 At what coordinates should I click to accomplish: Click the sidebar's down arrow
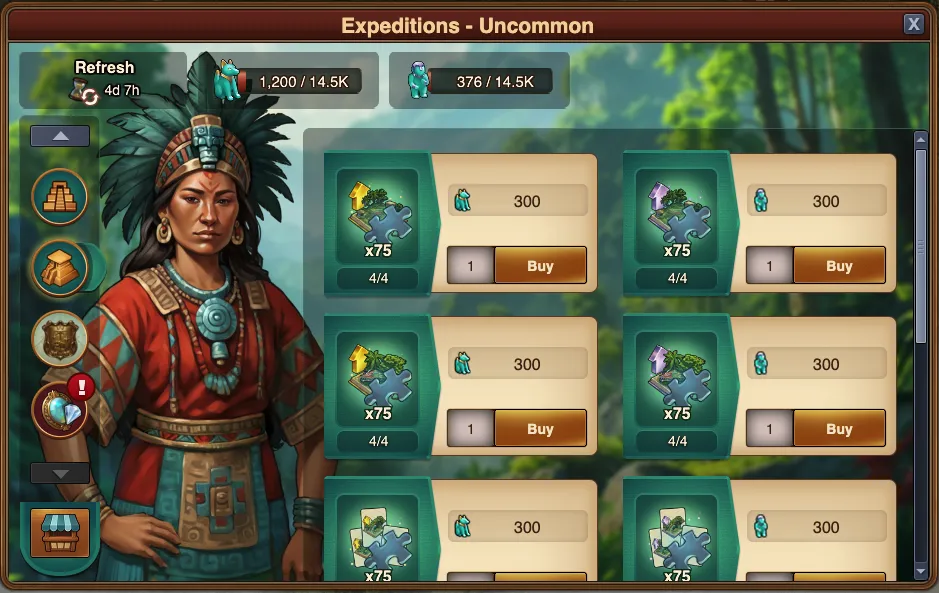coord(60,473)
